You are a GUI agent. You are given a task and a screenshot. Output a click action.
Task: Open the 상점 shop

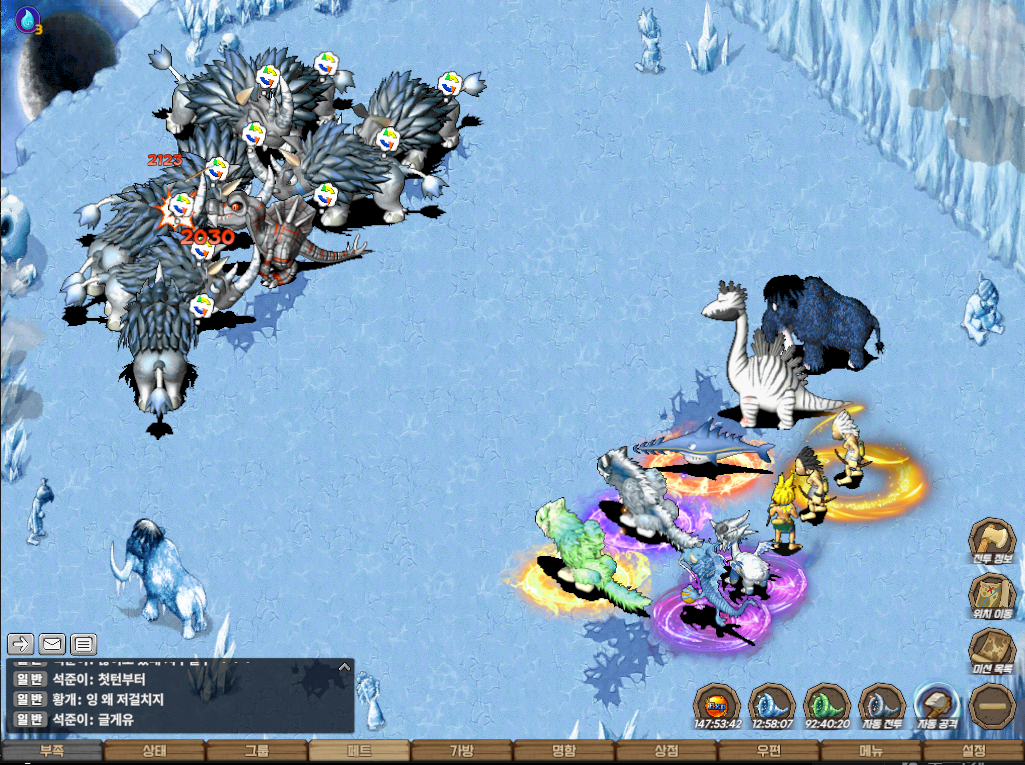(666, 752)
